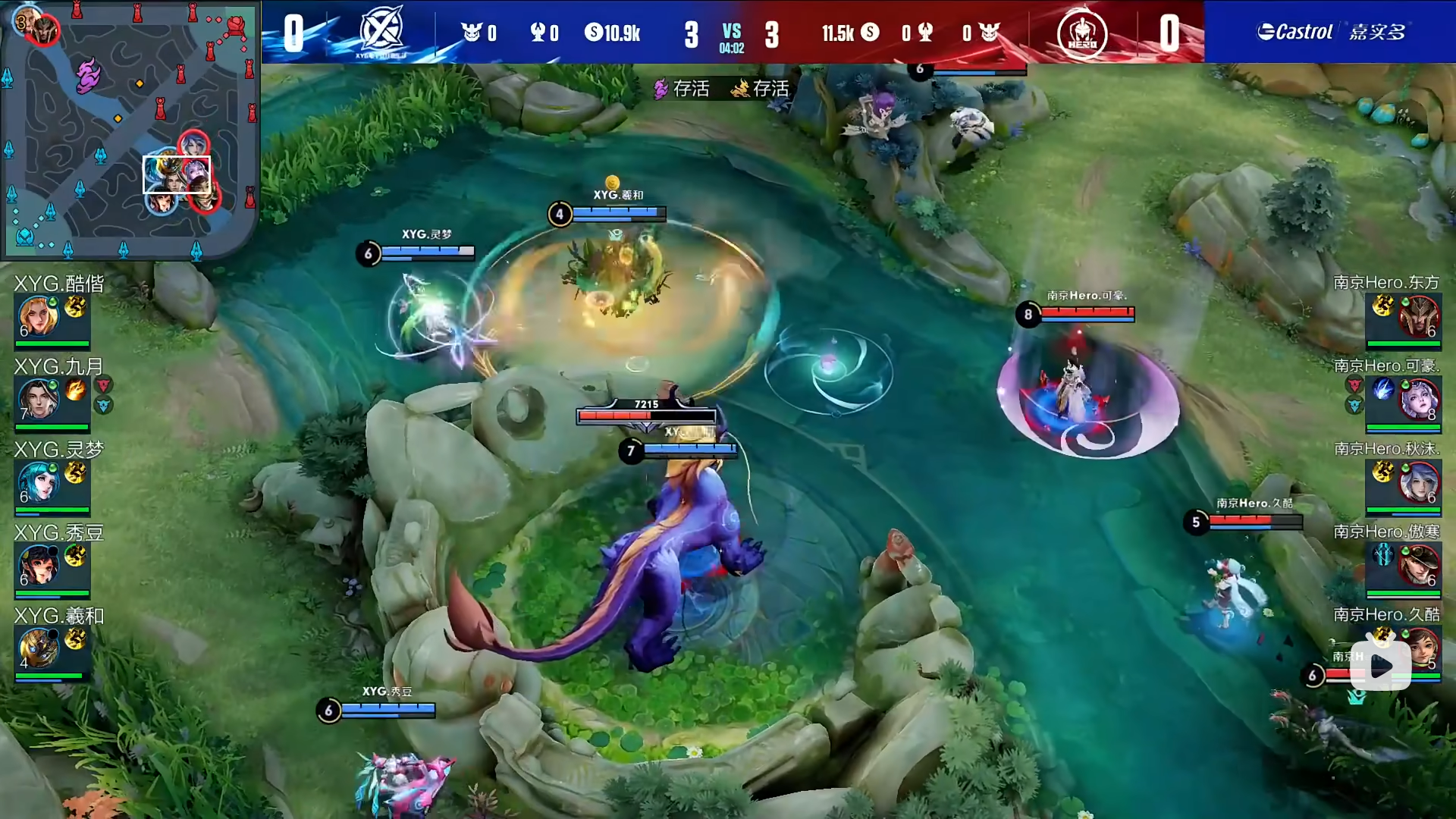Pick 南京Hero.秋沫 player portrait
The image size is (1456, 819).
[1419, 482]
